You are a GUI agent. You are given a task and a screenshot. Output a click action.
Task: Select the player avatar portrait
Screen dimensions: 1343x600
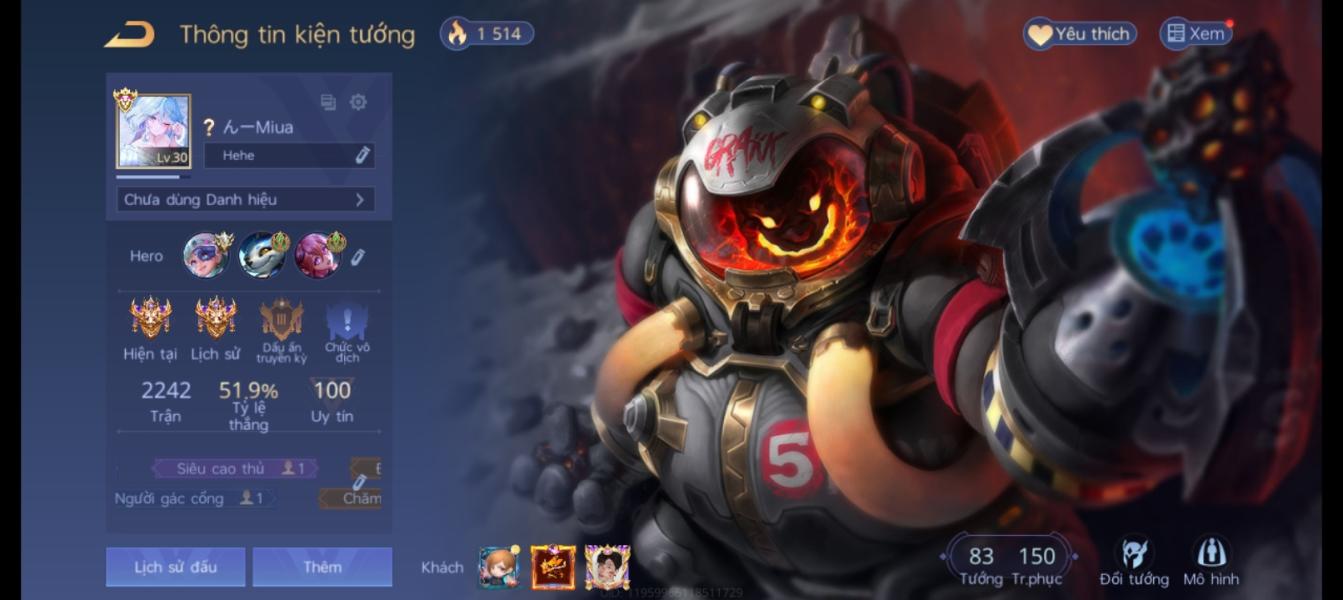153,131
